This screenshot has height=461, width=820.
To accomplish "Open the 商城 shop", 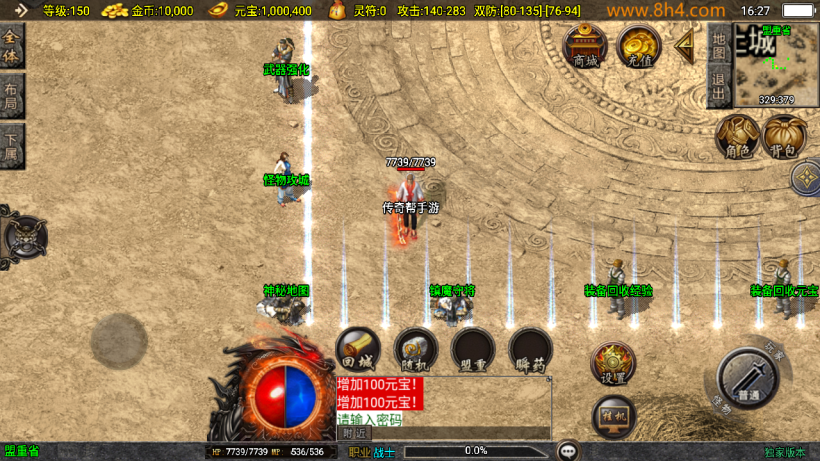I will pos(584,46).
